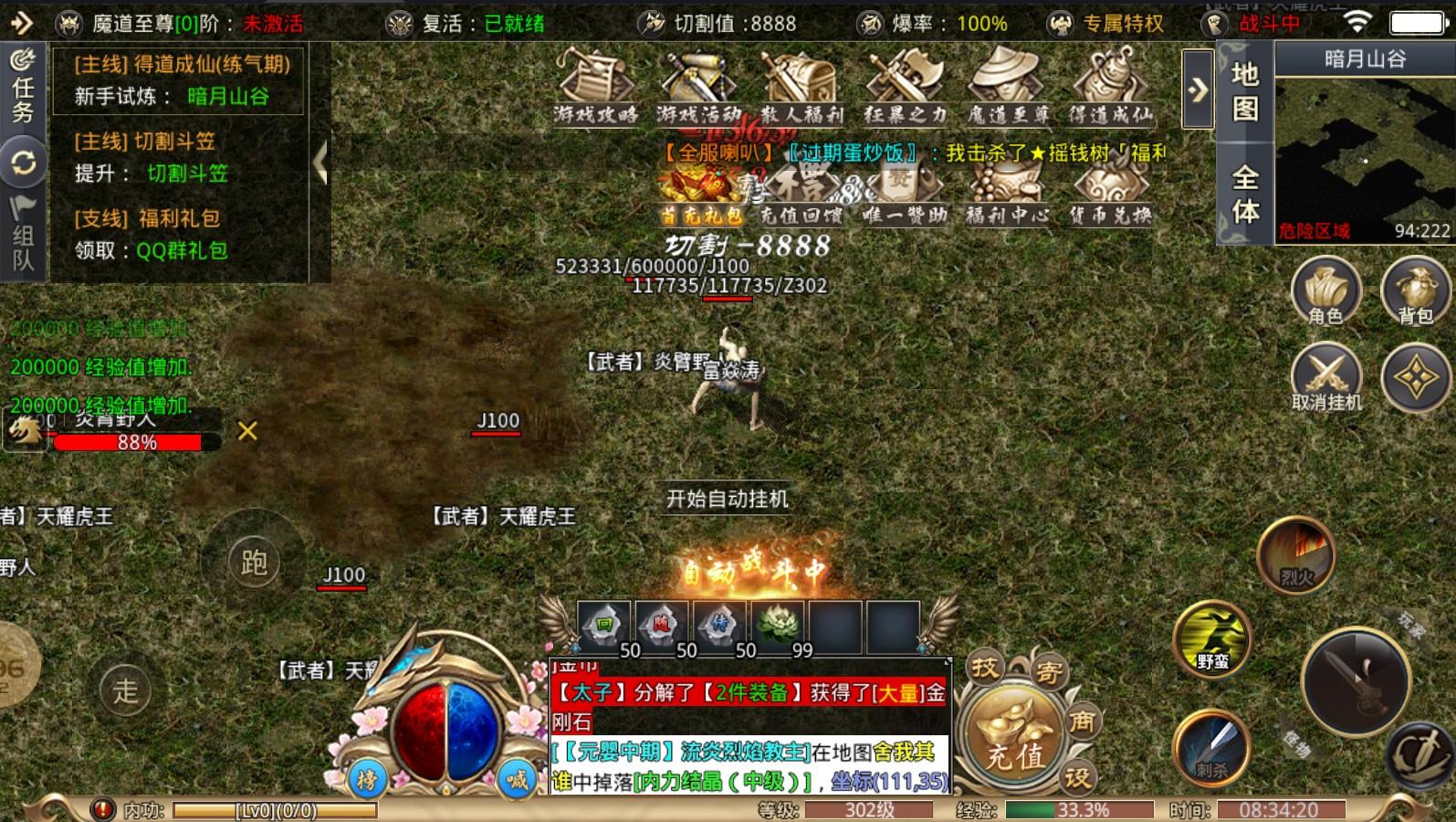The width and height of the screenshot is (1456, 822).
Task: Open the 游戏攻略 game guide icon
Action: click(x=594, y=85)
